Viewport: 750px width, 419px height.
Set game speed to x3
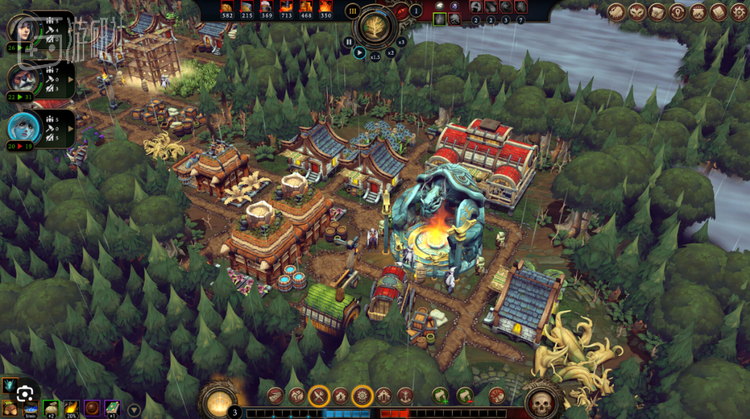[401, 42]
